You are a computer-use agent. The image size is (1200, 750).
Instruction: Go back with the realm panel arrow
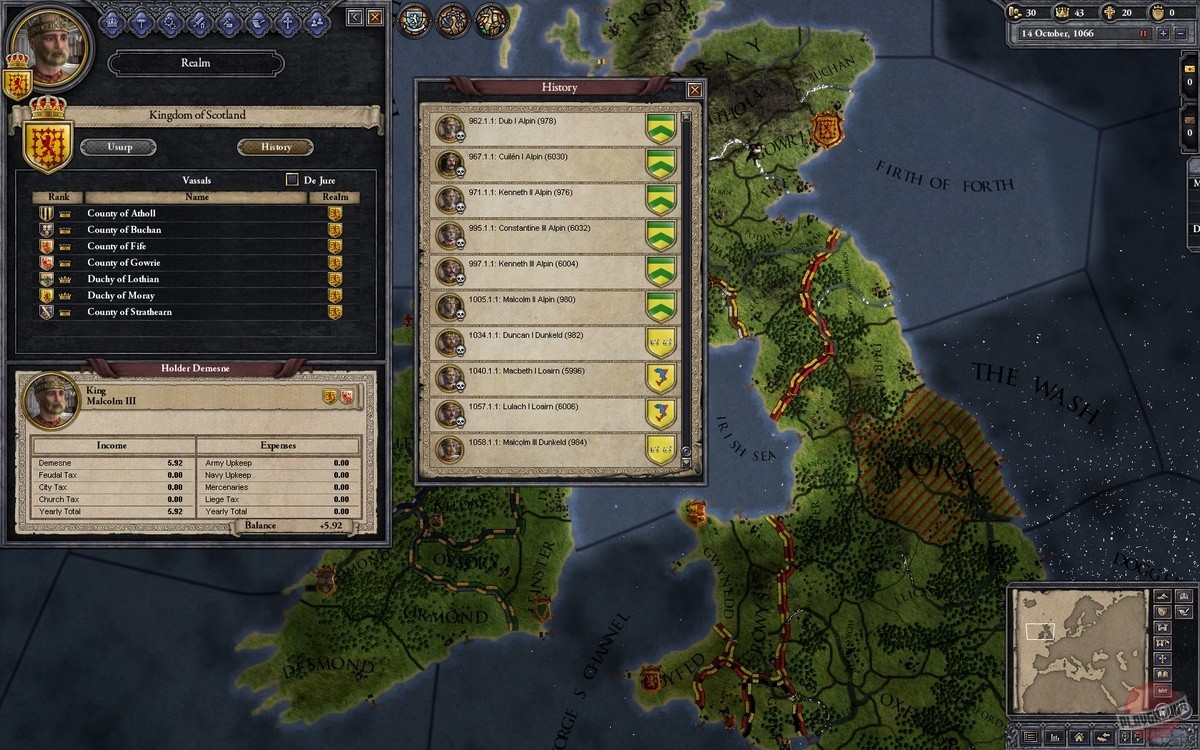(x=355, y=17)
